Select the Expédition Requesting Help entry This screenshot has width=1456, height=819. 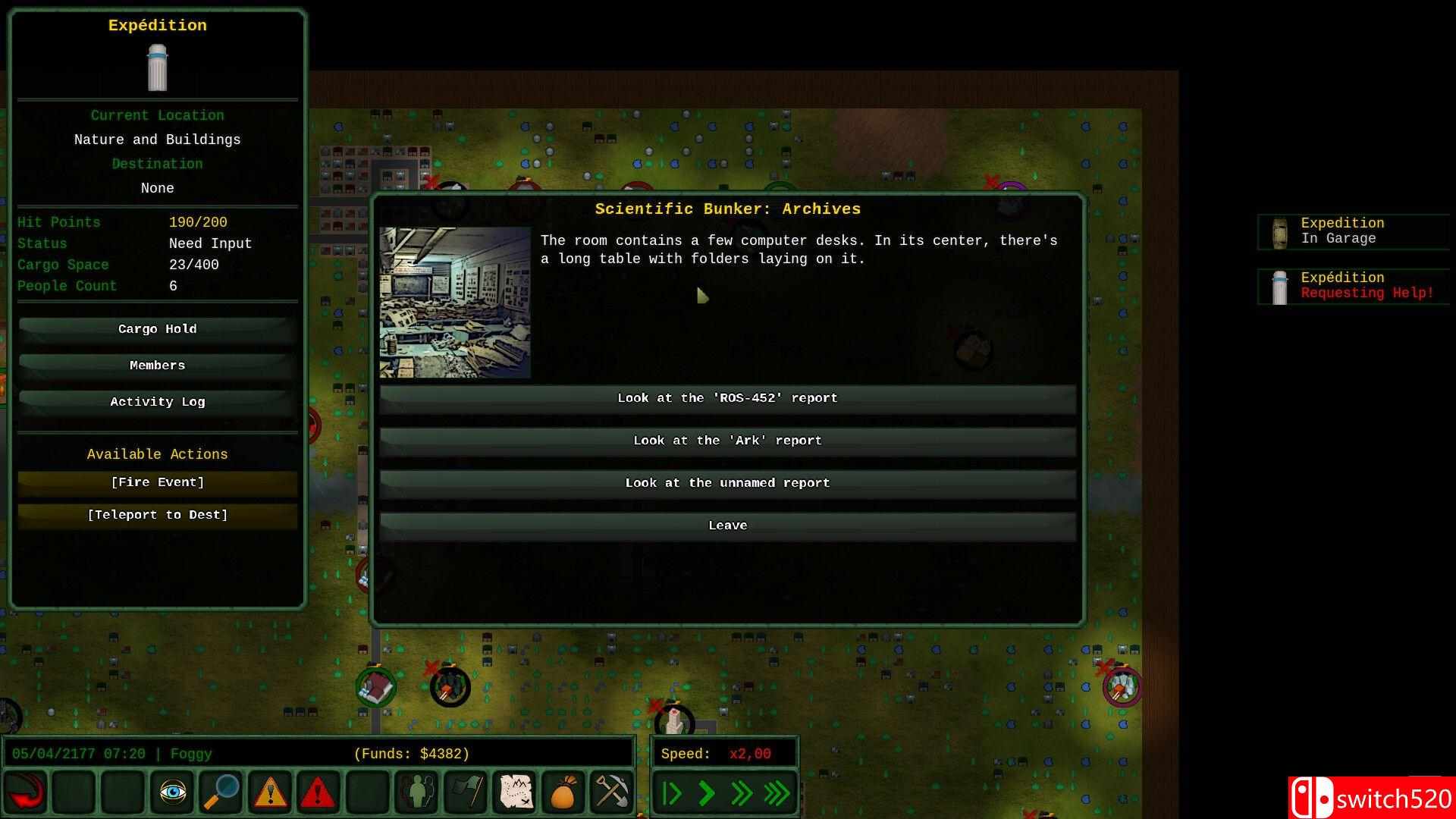click(1353, 286)
